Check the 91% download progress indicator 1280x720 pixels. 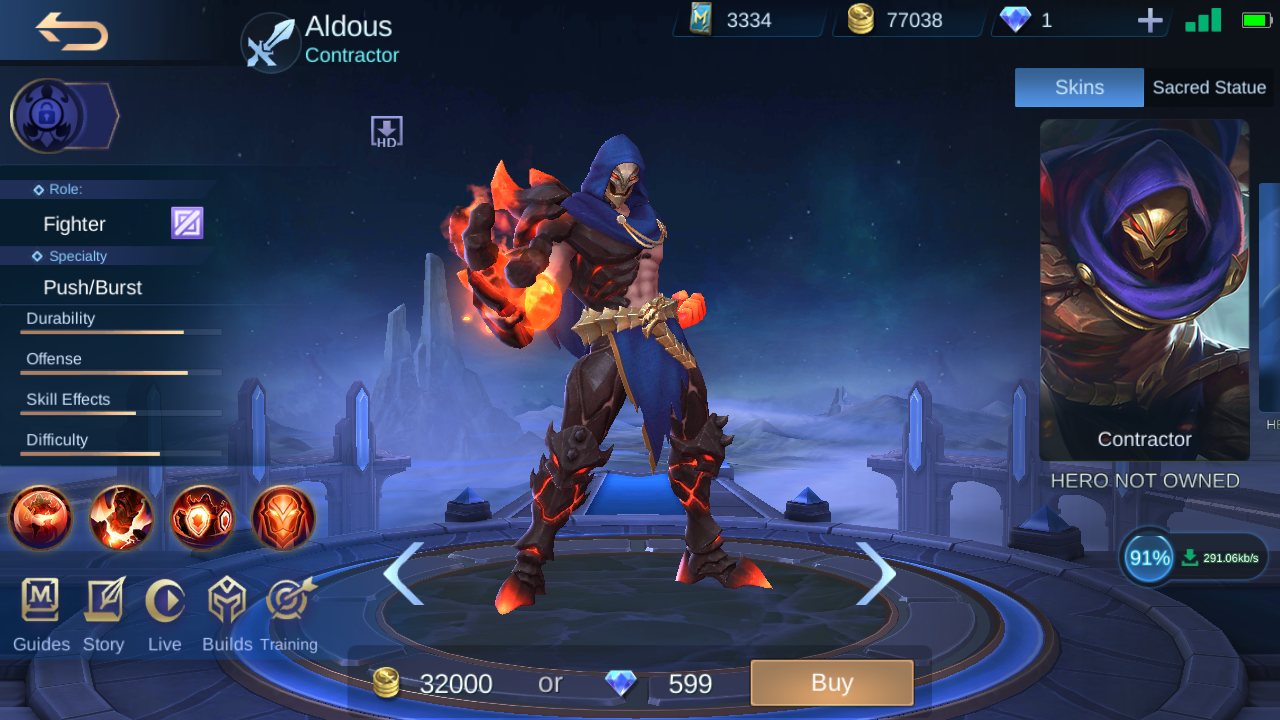1146,557
